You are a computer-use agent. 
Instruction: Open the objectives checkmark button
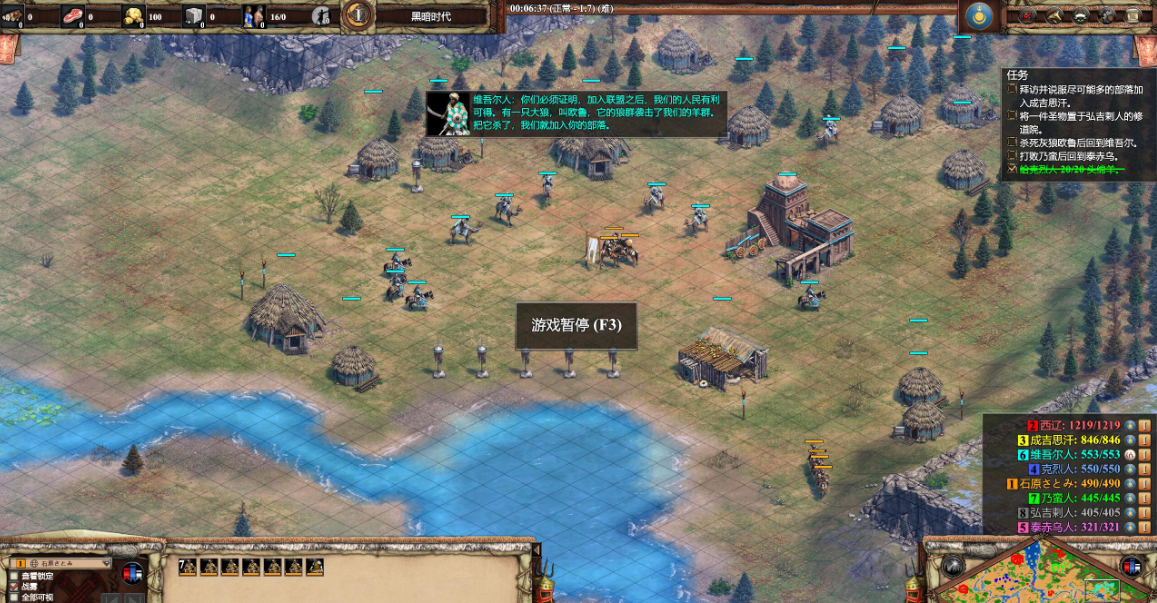(1027, 17)
